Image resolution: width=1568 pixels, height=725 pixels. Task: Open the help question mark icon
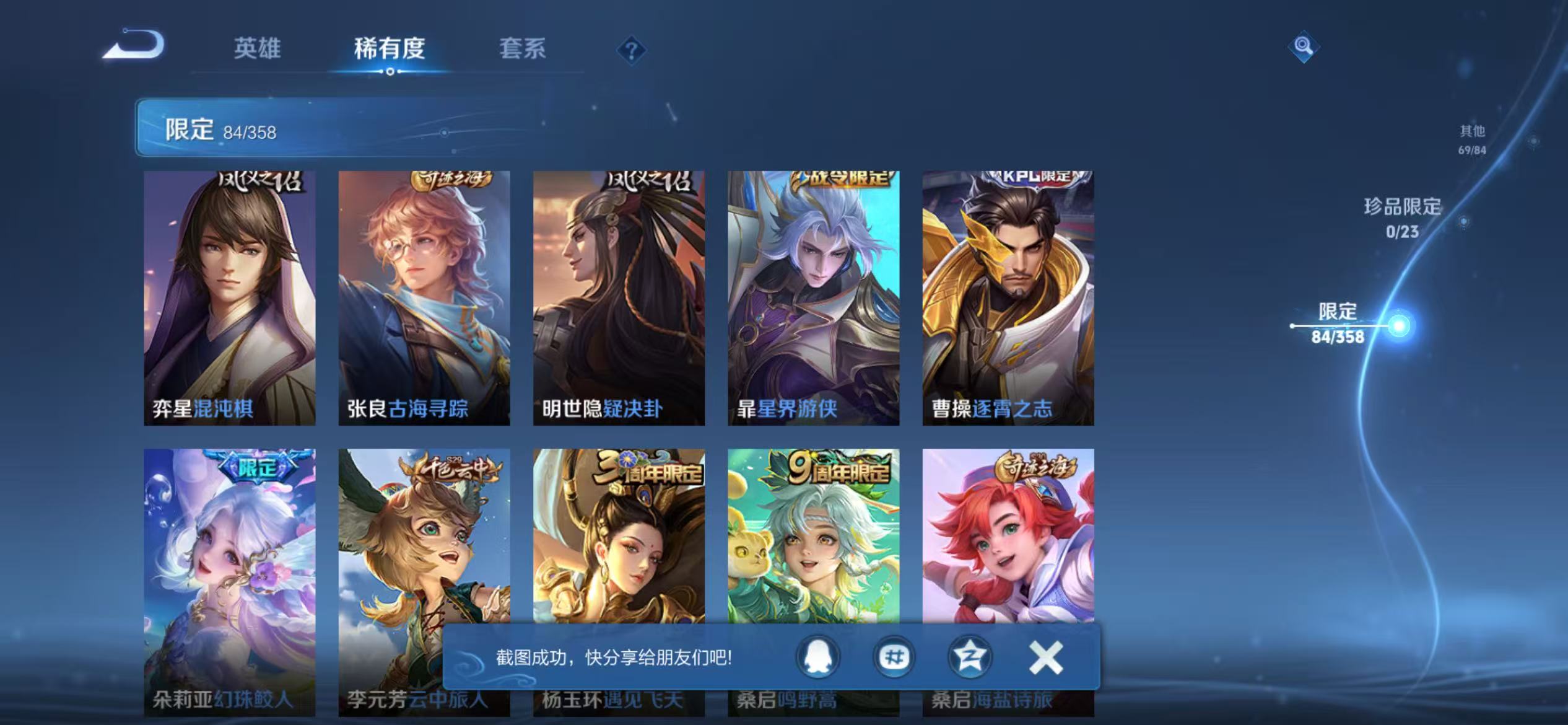(632, 51)
